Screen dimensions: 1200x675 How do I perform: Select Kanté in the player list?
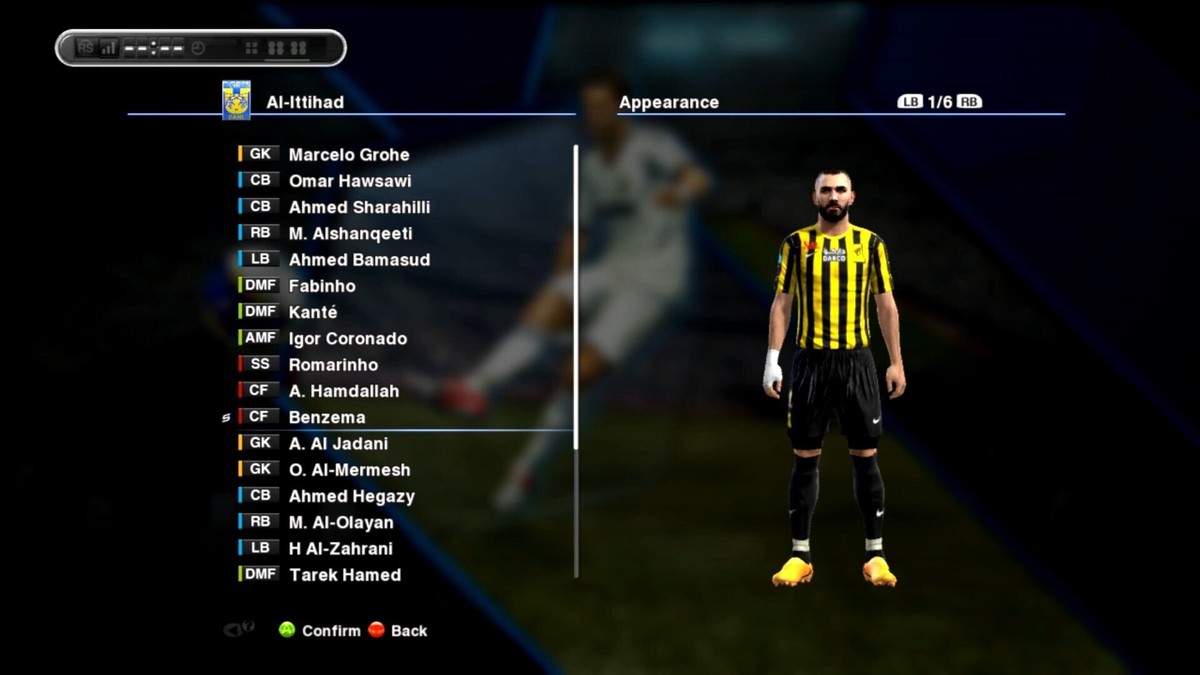click(313, 312)
